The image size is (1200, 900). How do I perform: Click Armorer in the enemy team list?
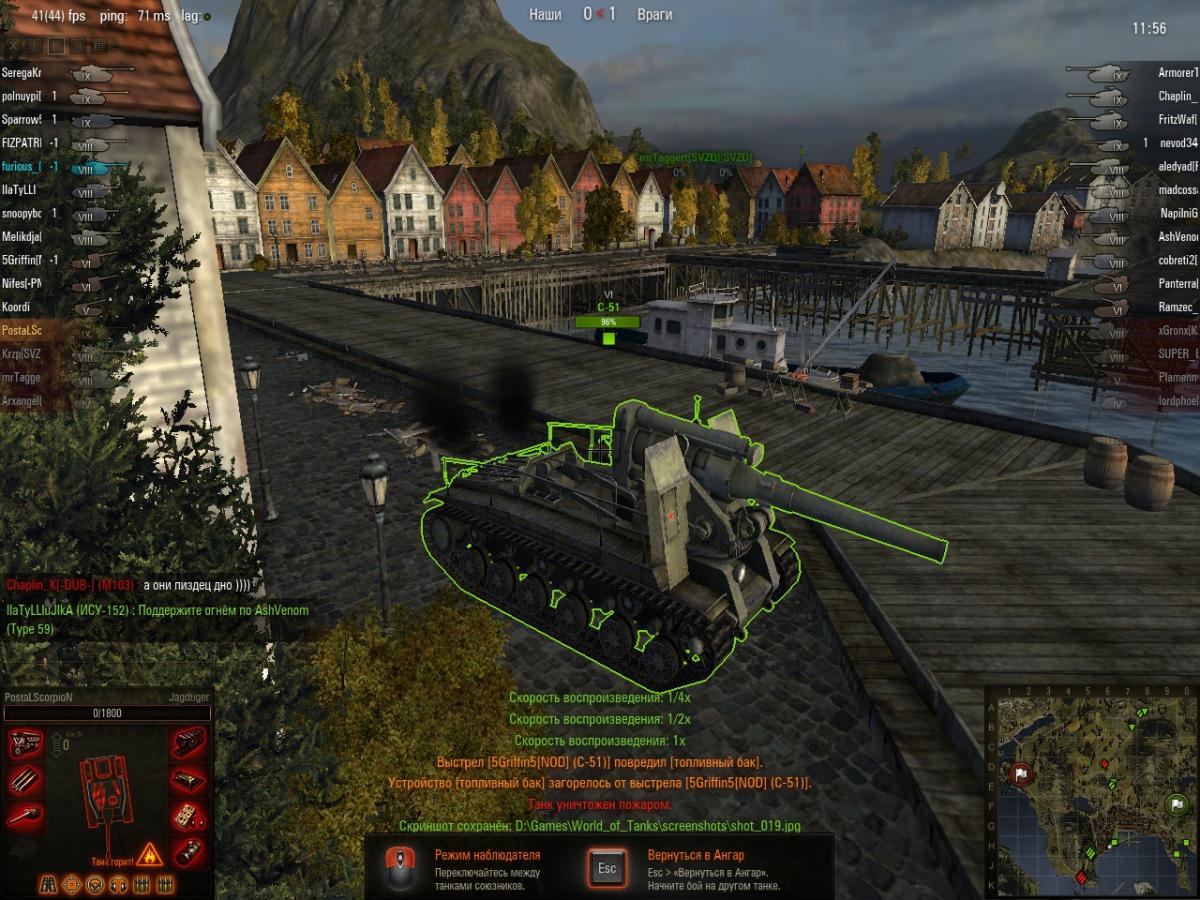pyautogui.click(x=1177, y=73)
